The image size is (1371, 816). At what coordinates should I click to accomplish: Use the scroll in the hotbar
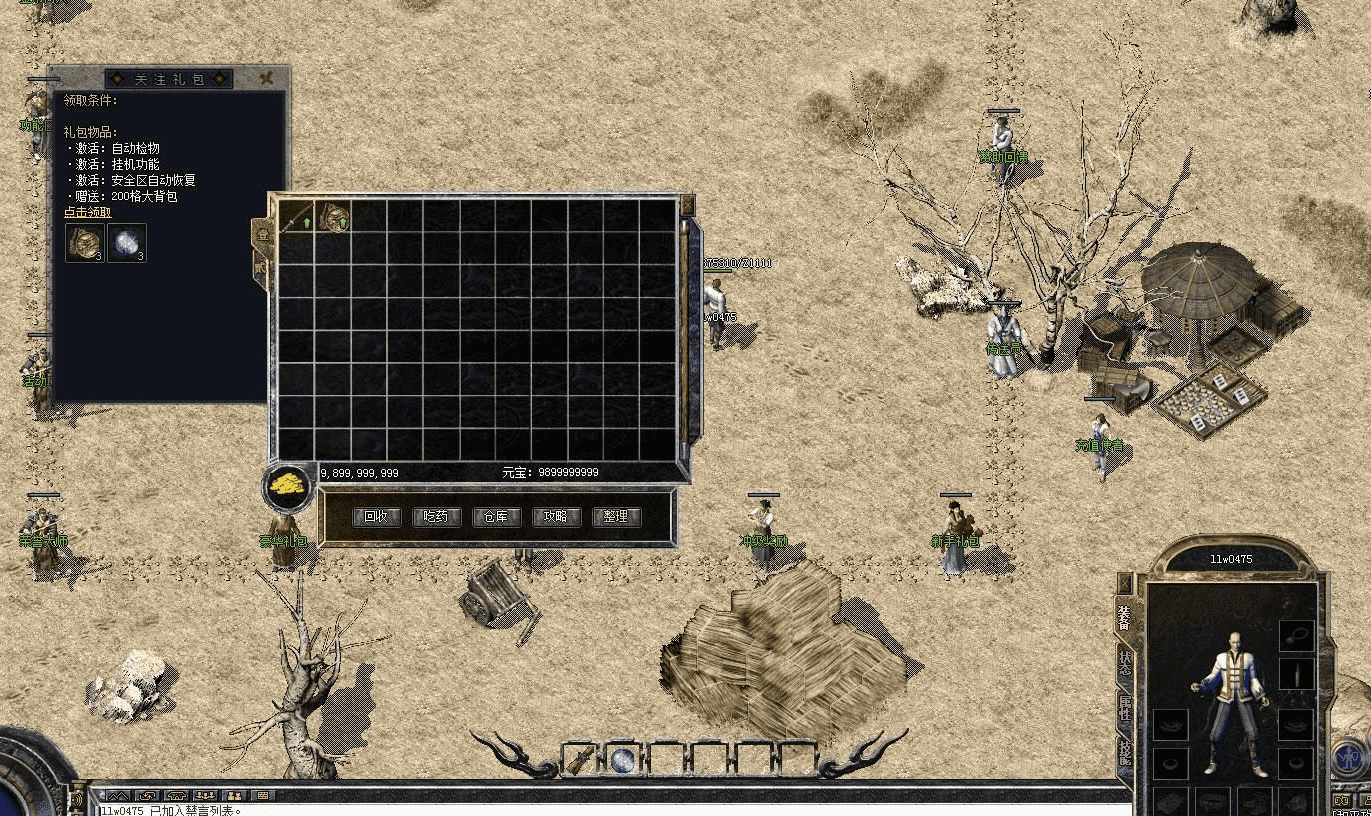click(579, 760)
